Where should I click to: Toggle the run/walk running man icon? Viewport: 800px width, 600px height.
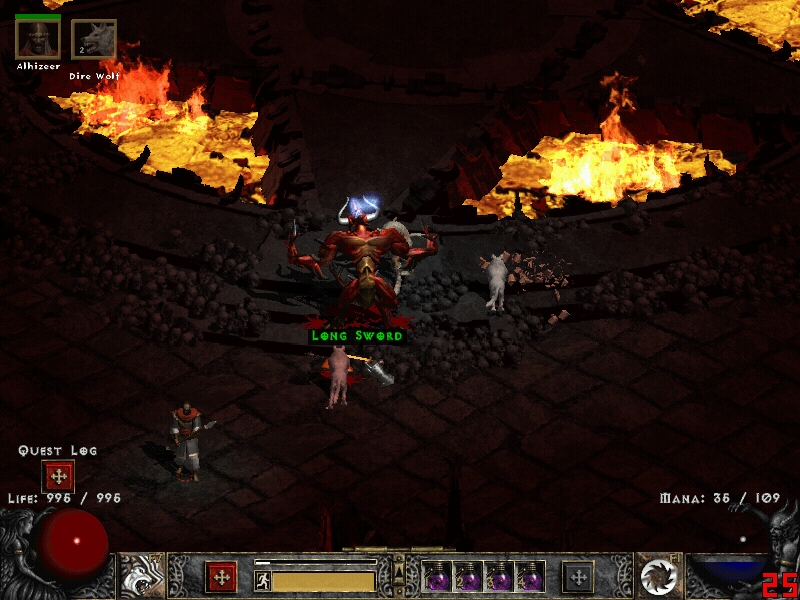pyautogui.click(x=262, y=580)
